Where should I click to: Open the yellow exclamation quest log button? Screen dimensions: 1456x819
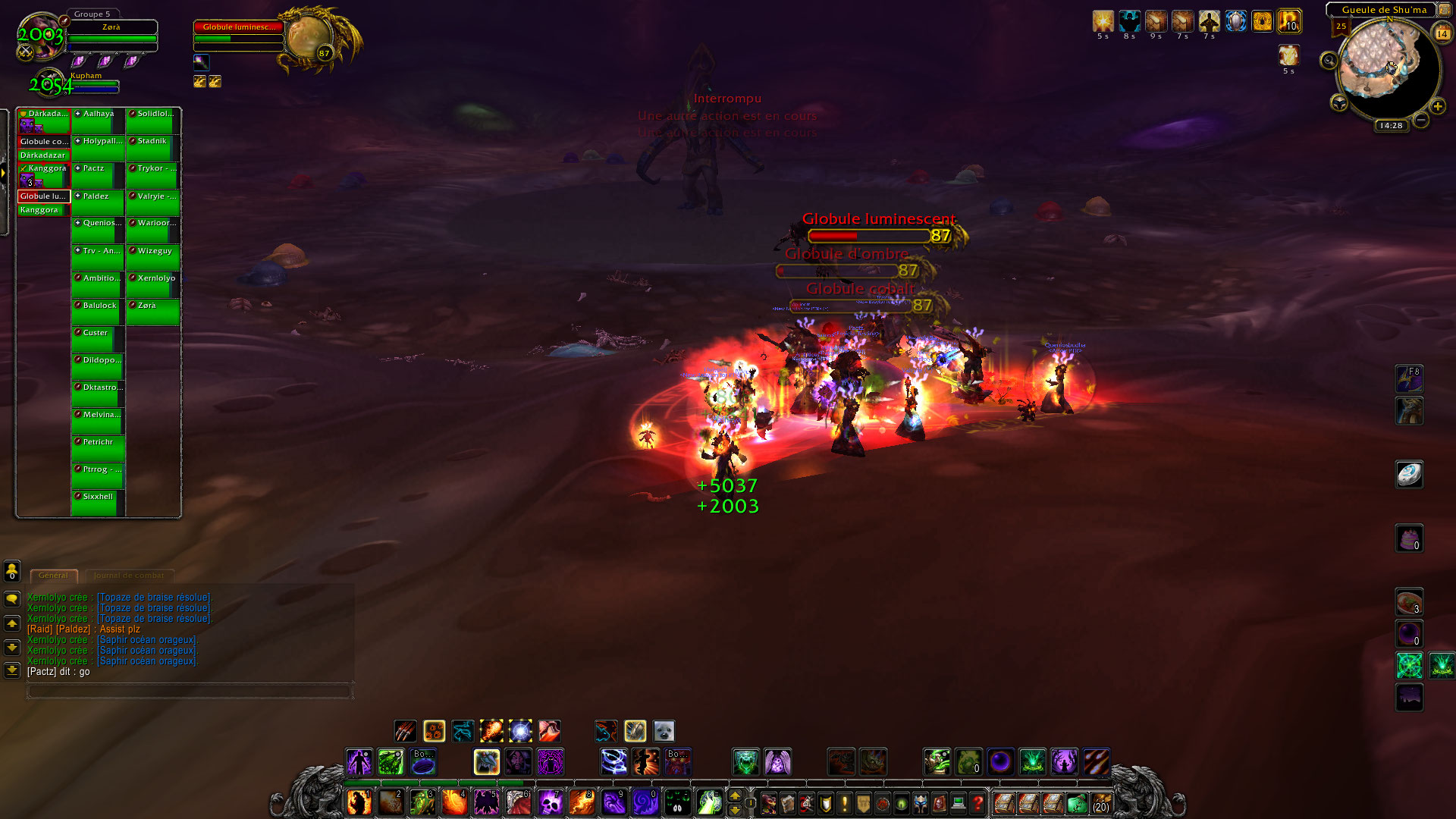coord(844,803)
